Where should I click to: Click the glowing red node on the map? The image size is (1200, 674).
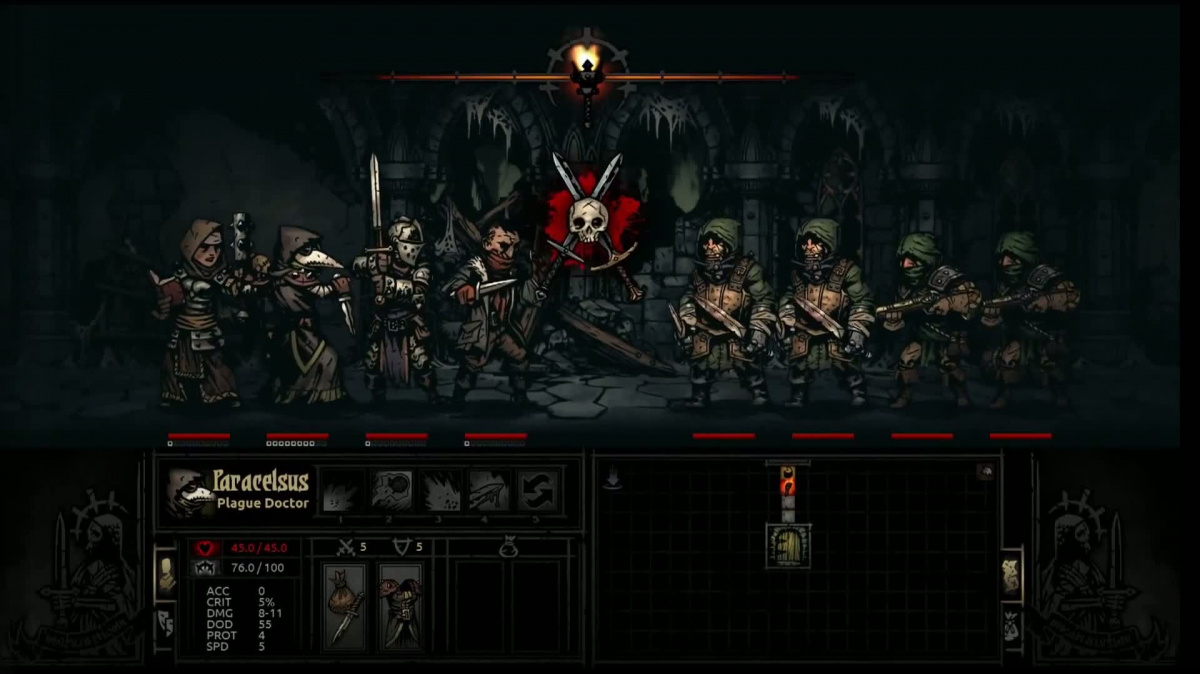coord(788,483)
